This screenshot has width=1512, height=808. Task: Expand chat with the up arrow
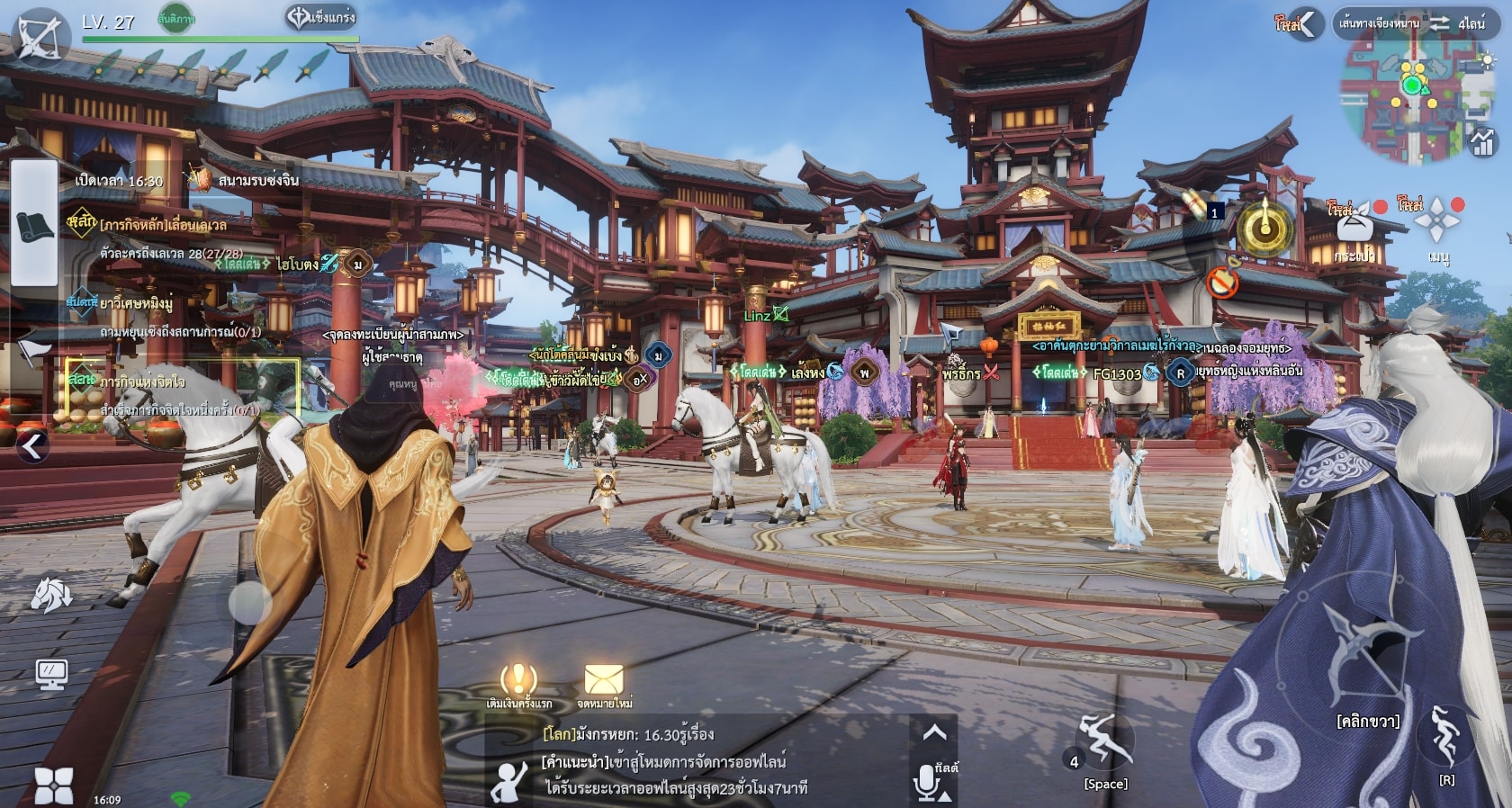pos(934,733)
